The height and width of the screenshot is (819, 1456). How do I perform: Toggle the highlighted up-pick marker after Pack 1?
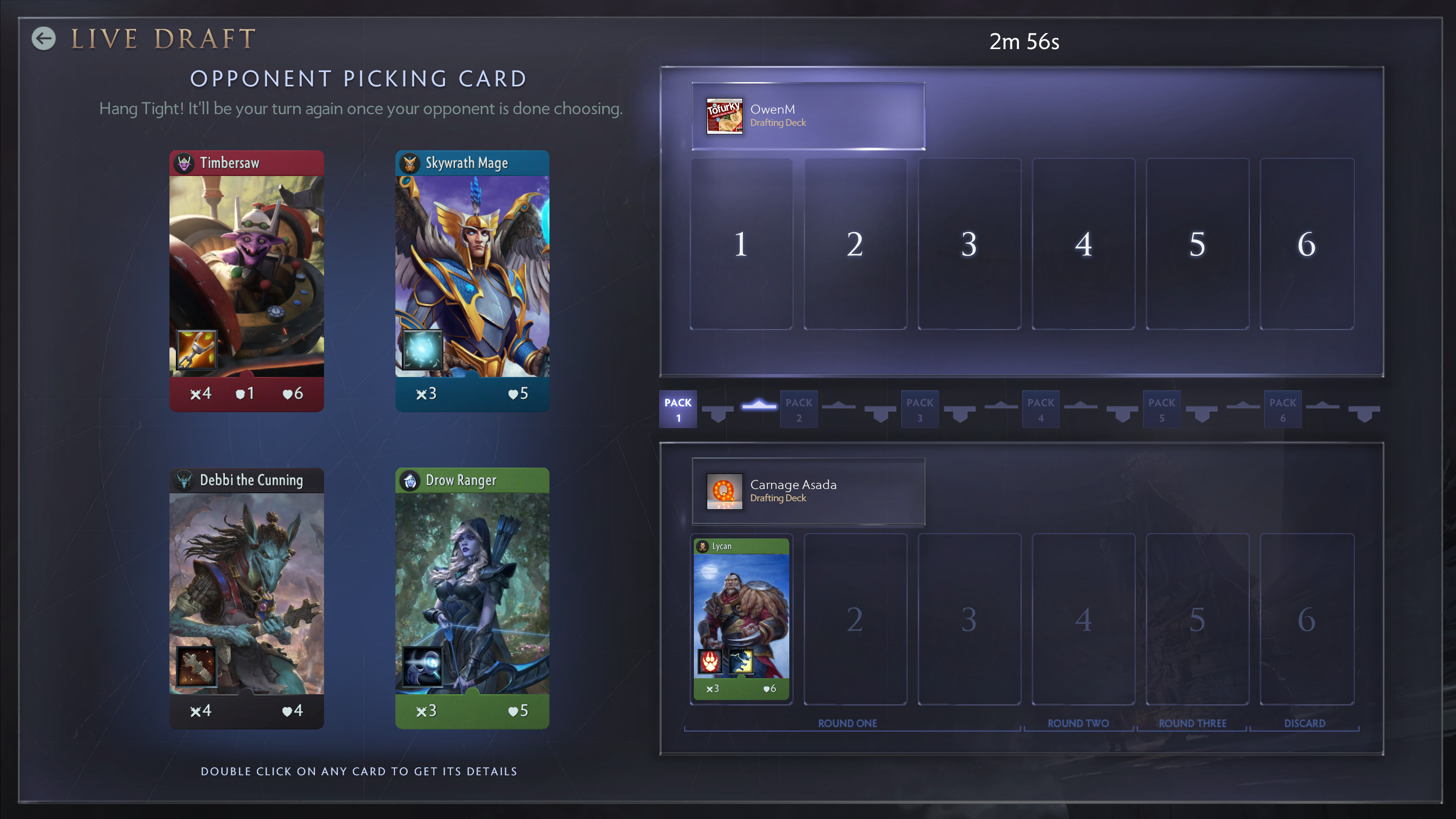click(x=760, y=408)
